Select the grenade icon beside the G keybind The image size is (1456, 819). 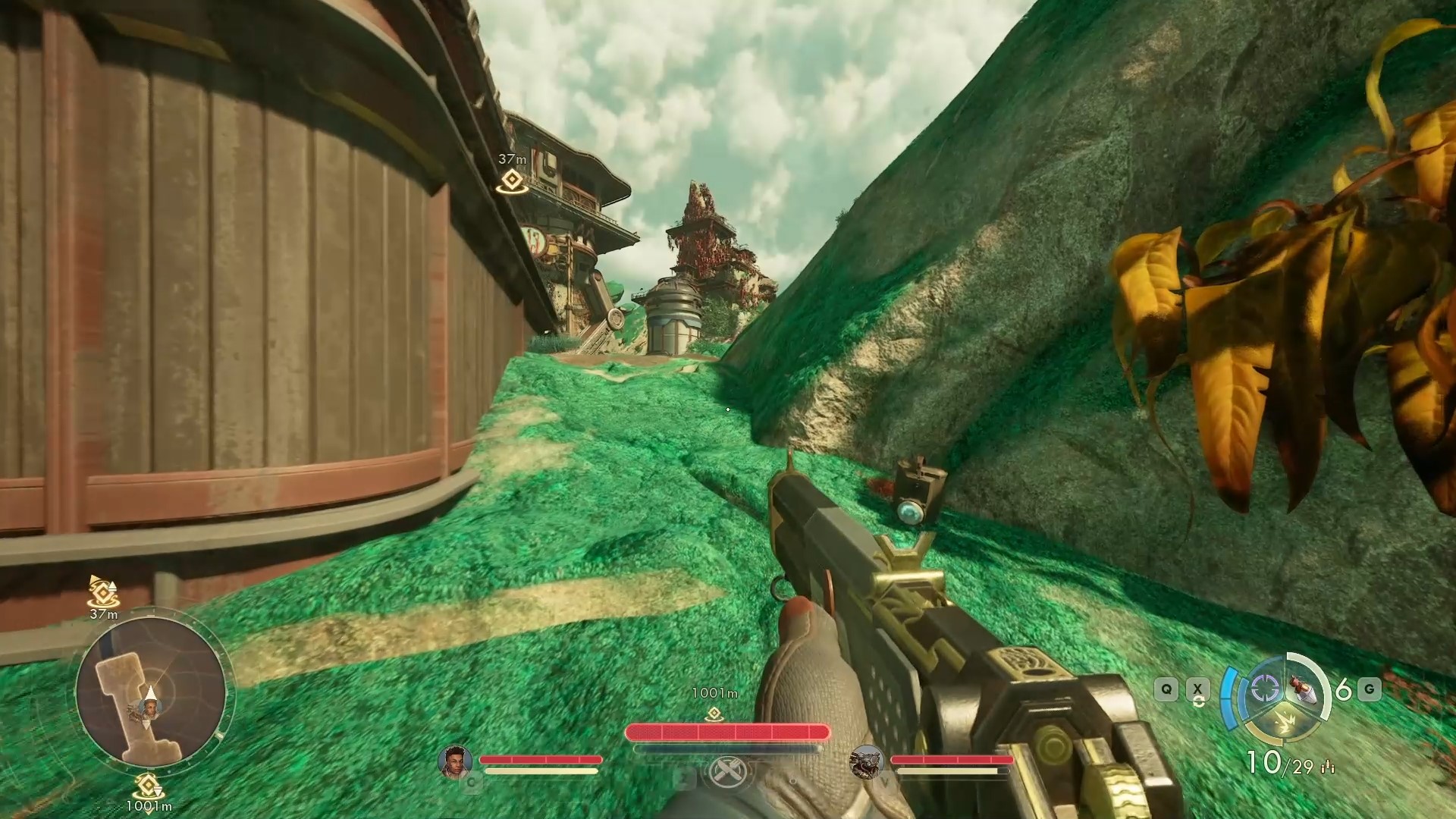pyautogui.click(x=1303, y=689)
